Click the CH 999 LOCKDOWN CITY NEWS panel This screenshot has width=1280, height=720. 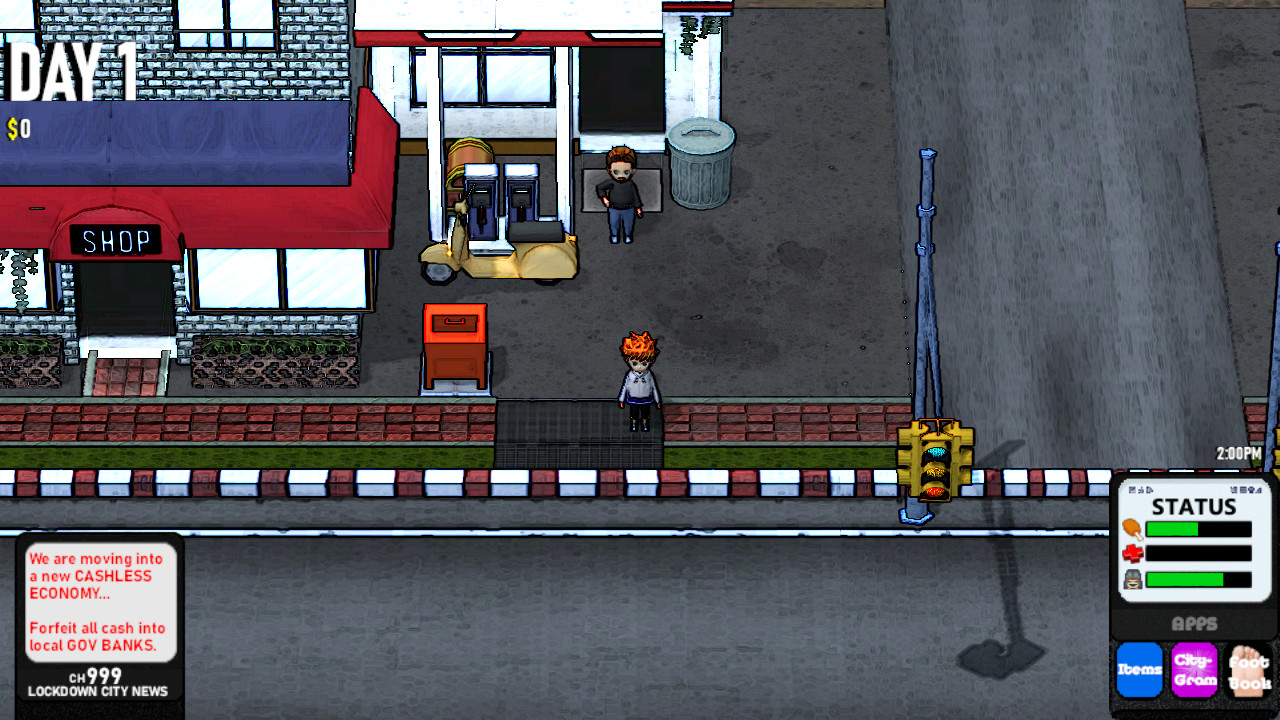[x=98, y=683]
